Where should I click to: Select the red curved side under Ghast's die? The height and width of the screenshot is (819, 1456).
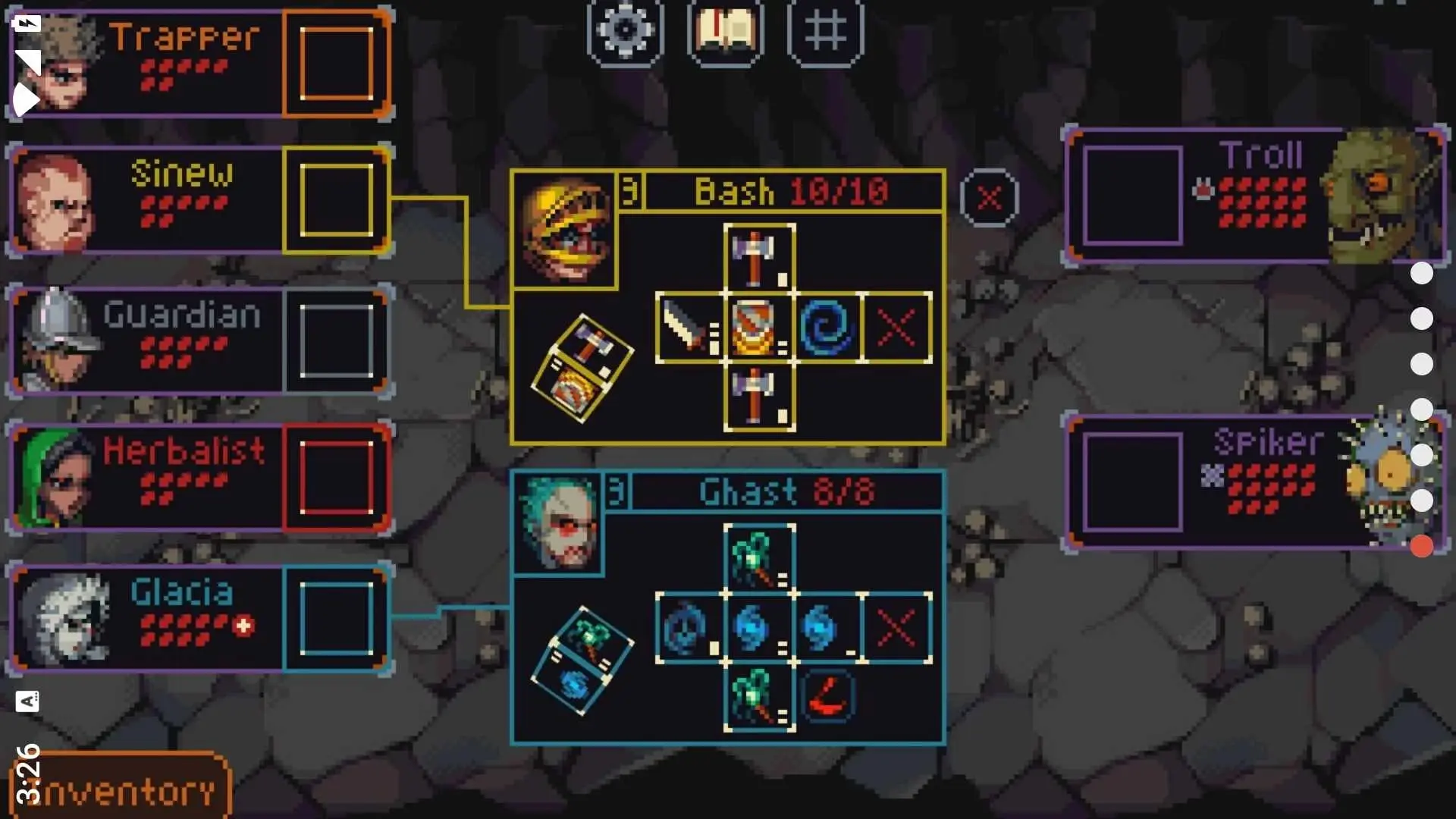pyautogui.click(x=827, y=697)
